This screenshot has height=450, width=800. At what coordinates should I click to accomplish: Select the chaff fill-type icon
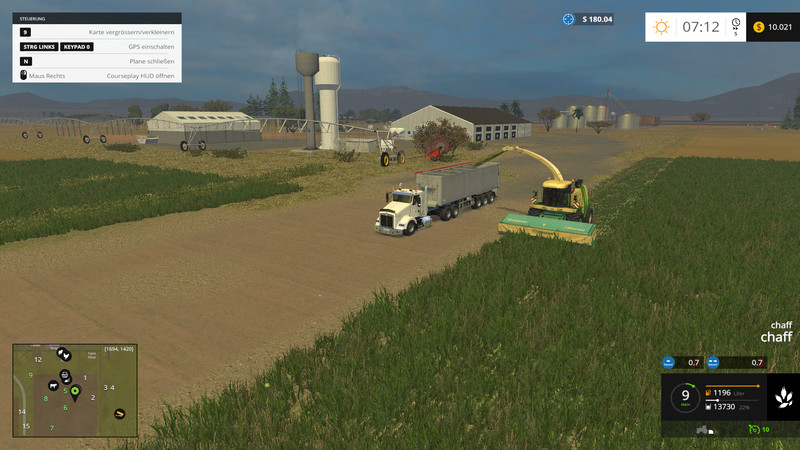click(782, 398)
